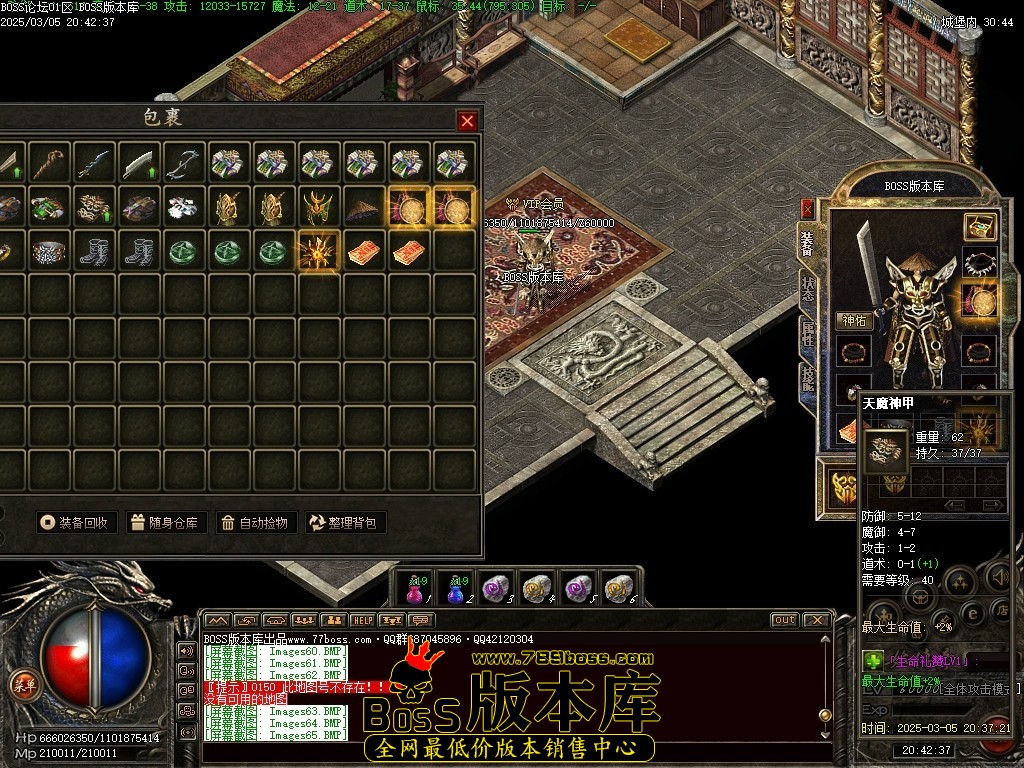Close the 包裹 inventory window
This screenshot has width=1024, height=768.
(x=467, y=121)
